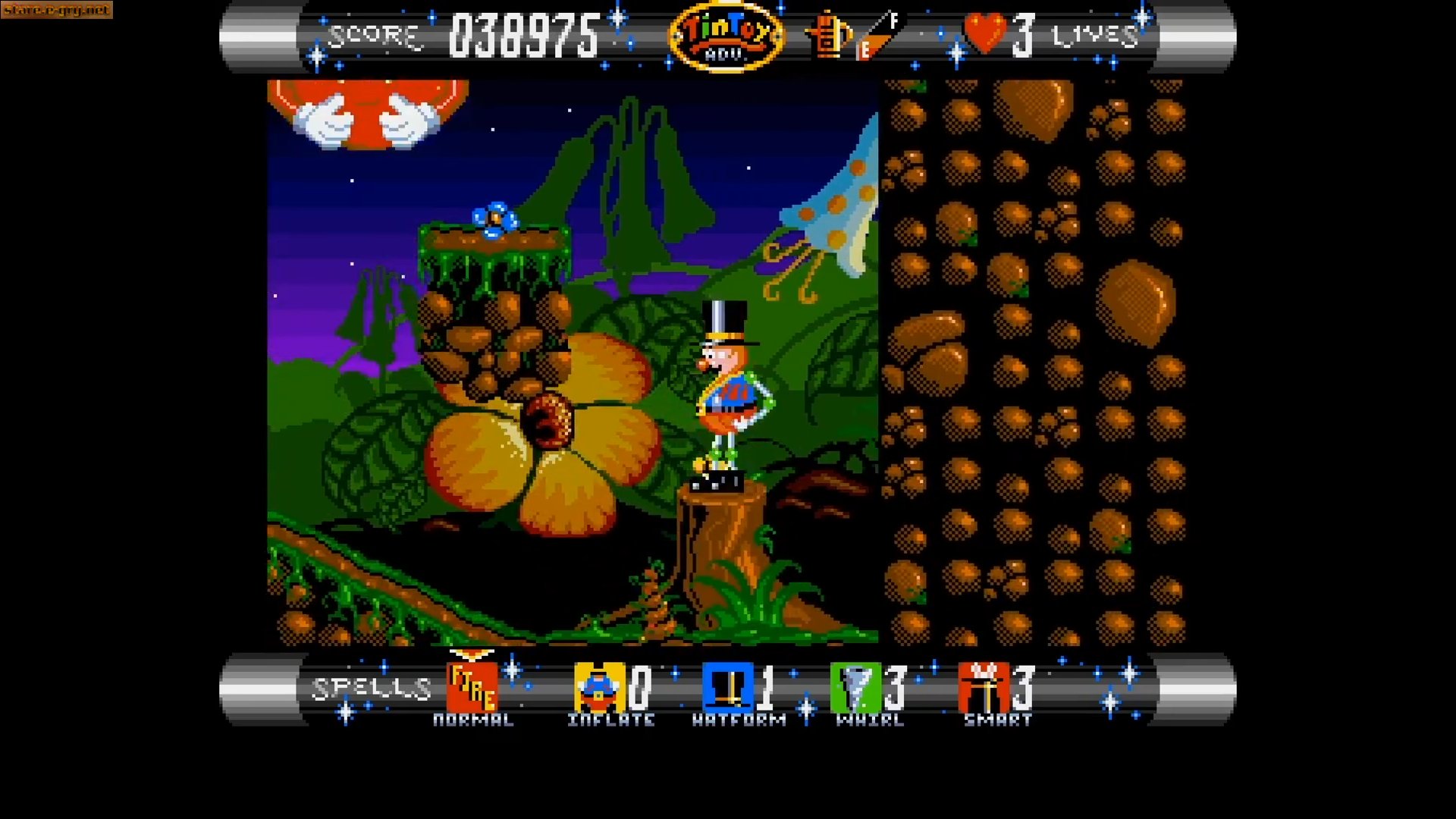This screenshot has width=1456, height=819.
Task: Choose the Inflate spell icon
Action: 598,687
